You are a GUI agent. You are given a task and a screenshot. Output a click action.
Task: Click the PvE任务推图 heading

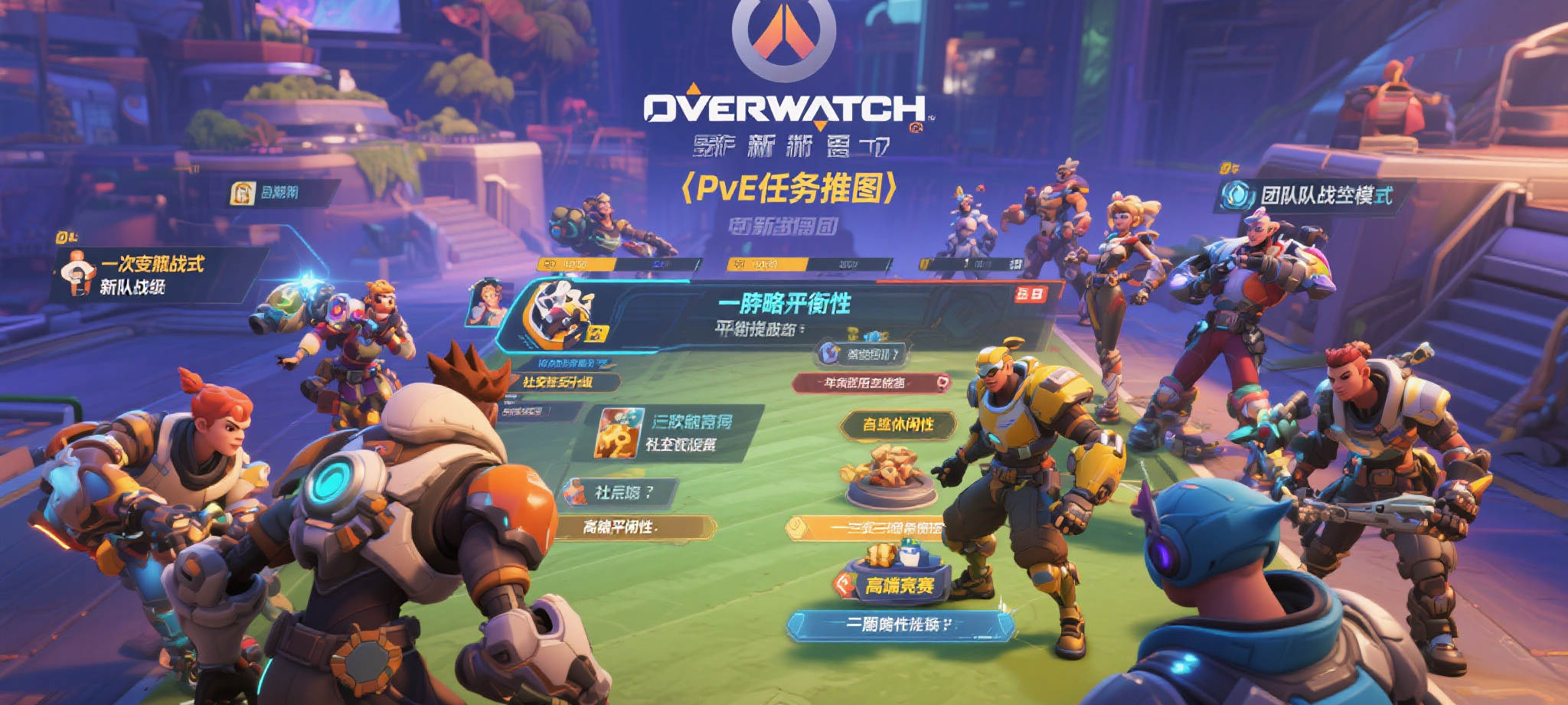pyautogui.click(x=789, y=188)
